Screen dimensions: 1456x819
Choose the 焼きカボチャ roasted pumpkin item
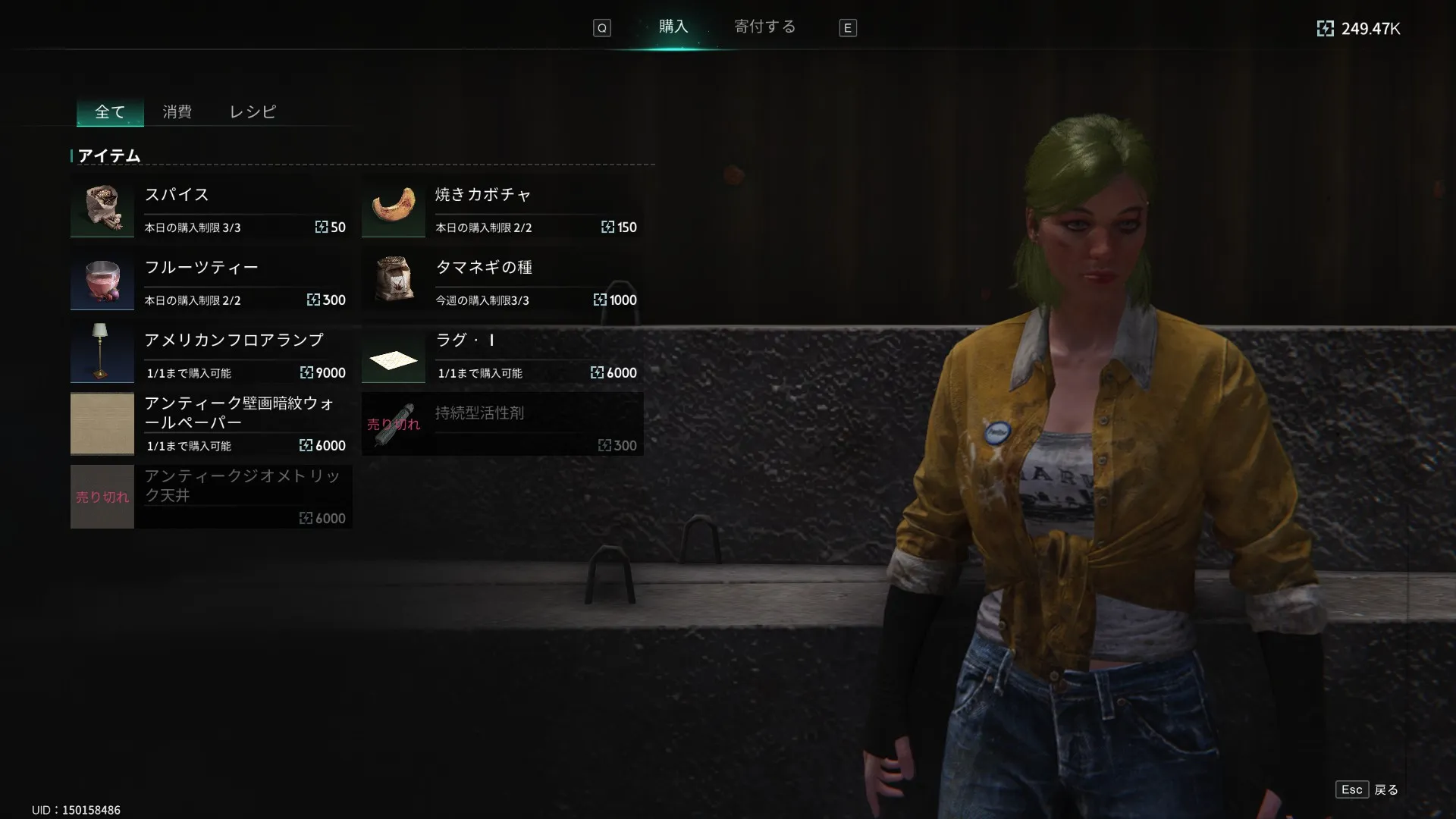tap(502, 206)
